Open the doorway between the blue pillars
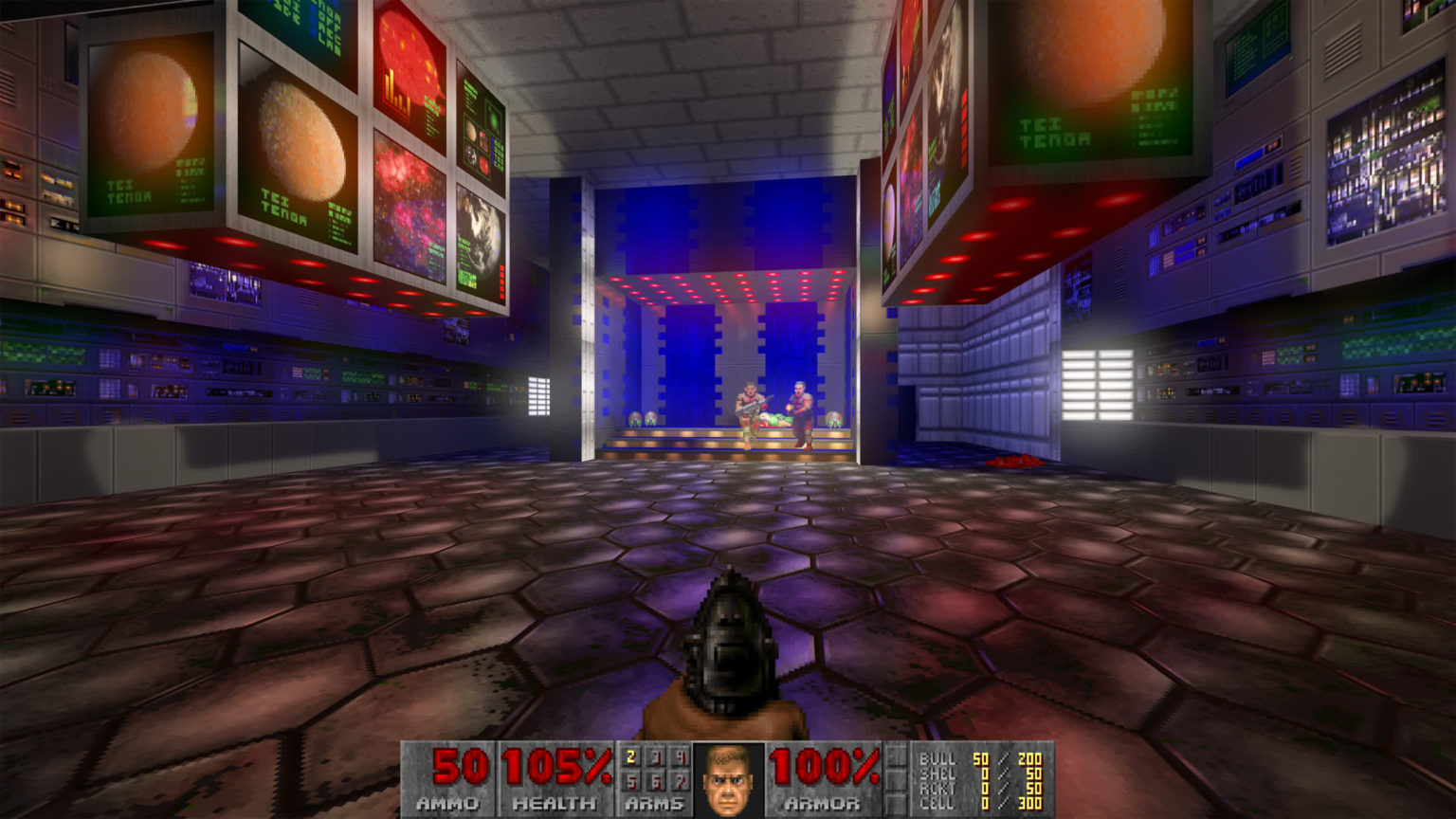 pos(728,370)
